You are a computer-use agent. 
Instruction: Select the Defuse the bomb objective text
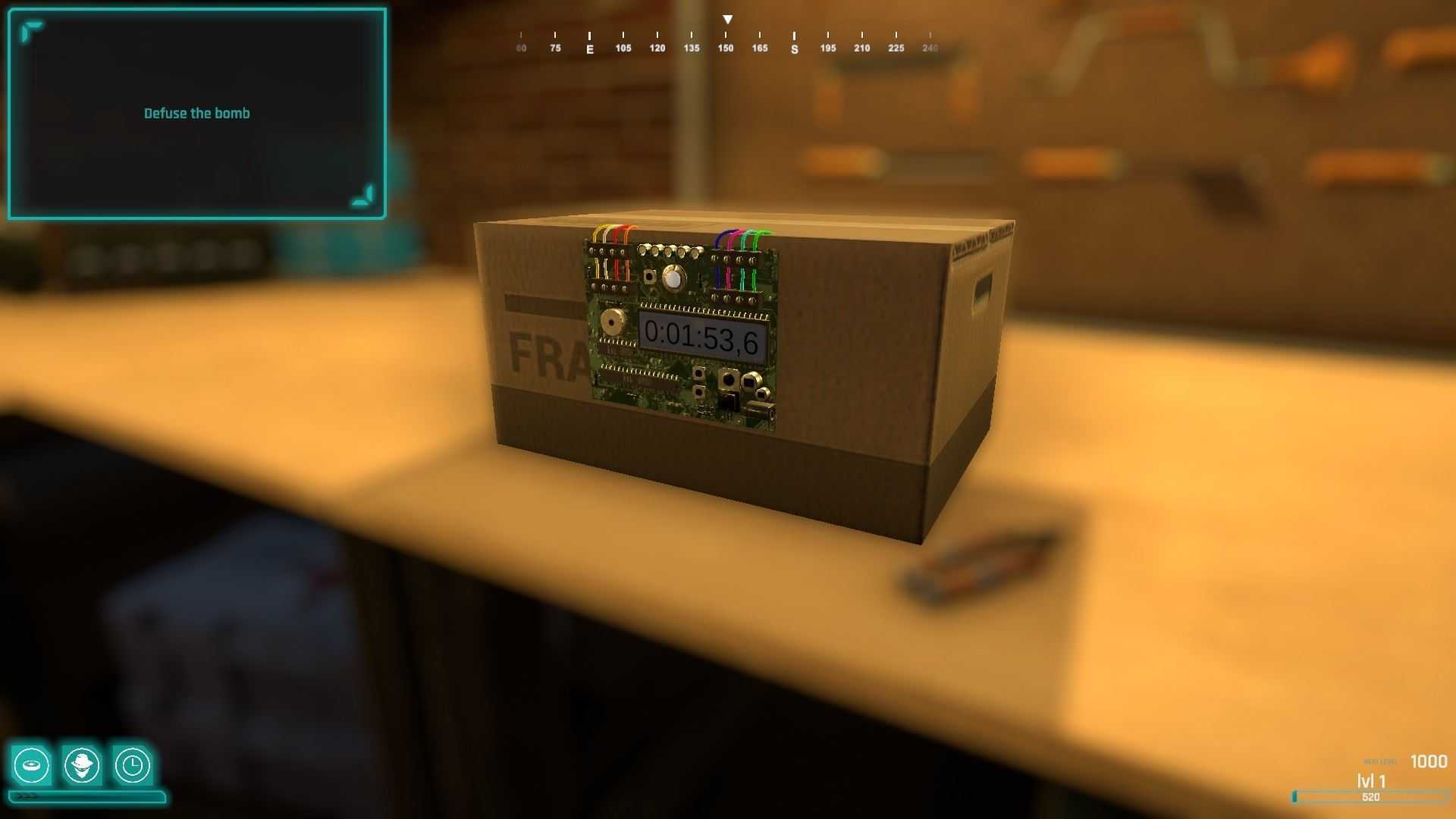click(196, 112)
